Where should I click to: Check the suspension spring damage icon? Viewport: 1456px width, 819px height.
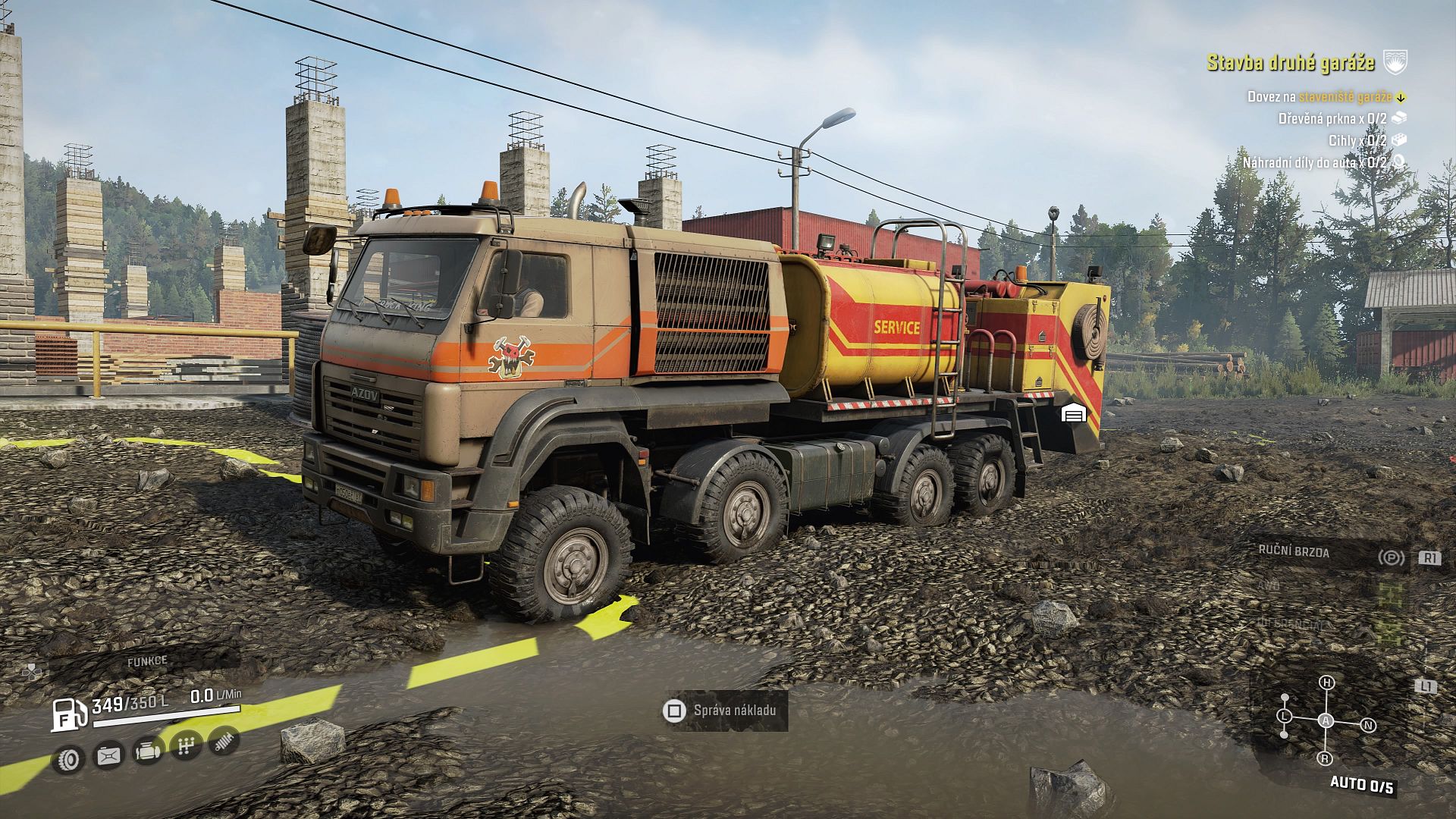(x=224, y=741)
